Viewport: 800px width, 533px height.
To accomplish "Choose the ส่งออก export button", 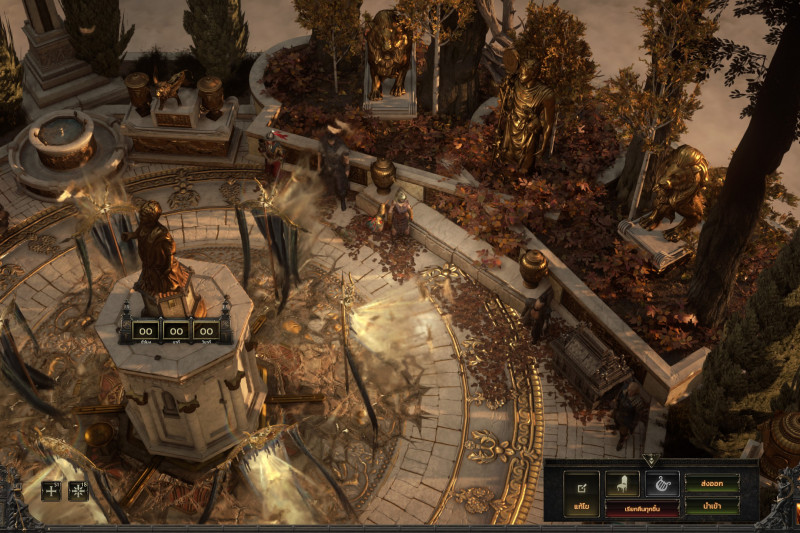I will (712, 483).
